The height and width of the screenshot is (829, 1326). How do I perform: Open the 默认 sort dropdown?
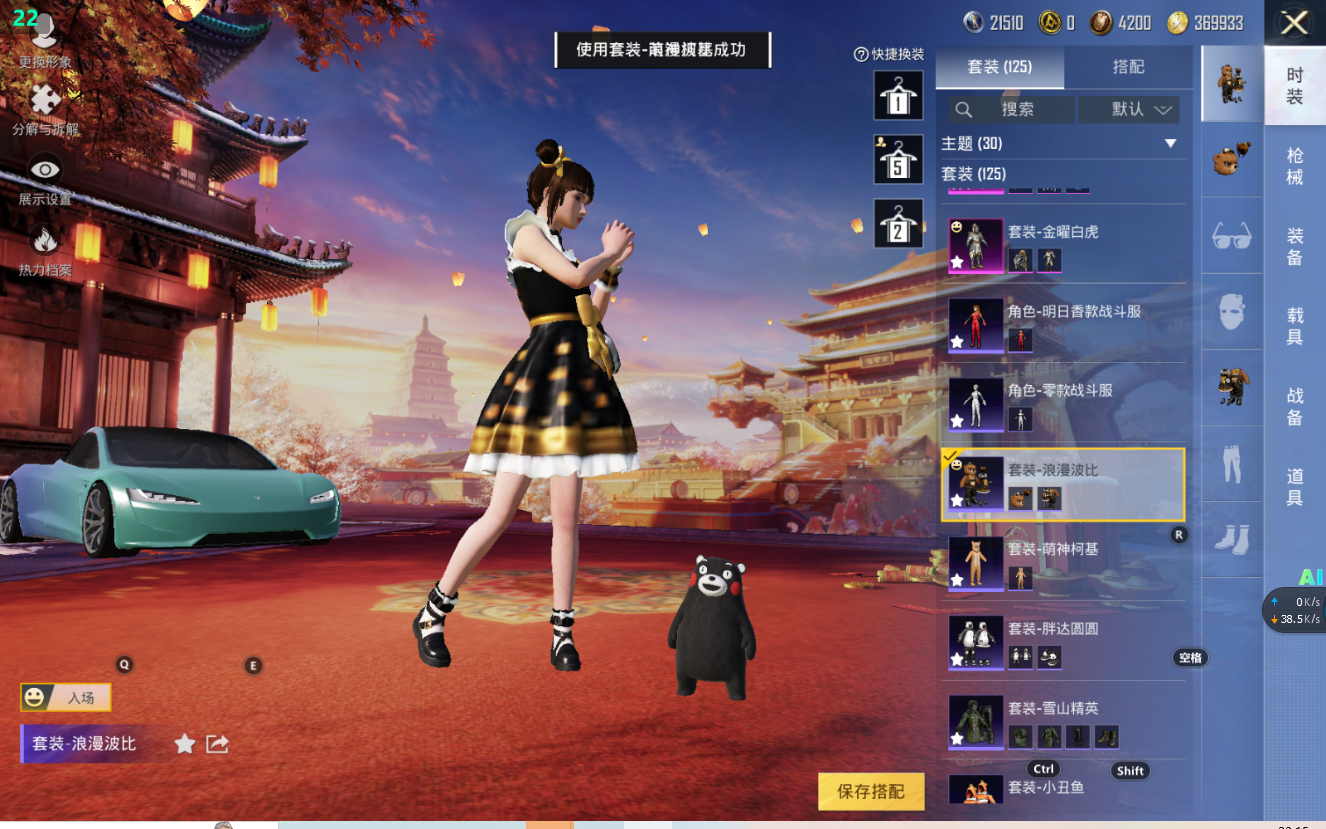click(1129, 109)
